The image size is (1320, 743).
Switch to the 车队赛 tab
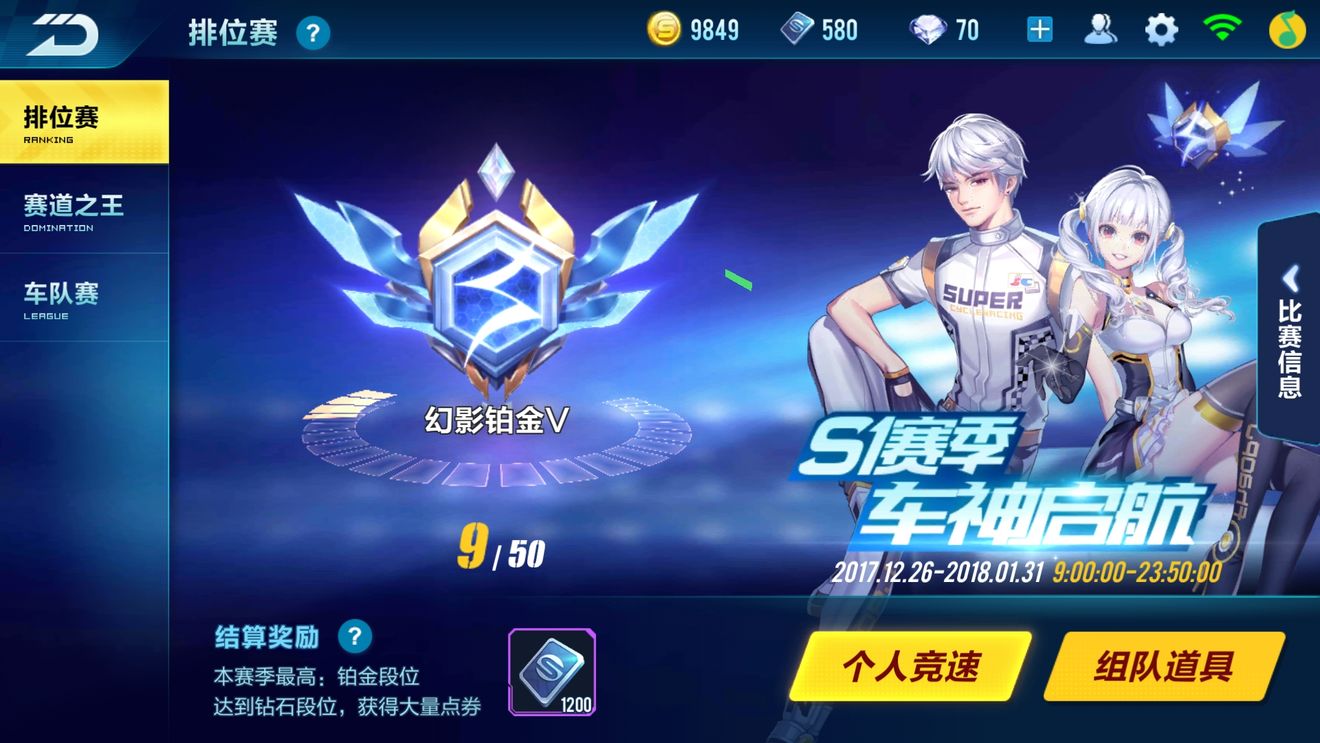pyautogui.click(x=84, y=297)
